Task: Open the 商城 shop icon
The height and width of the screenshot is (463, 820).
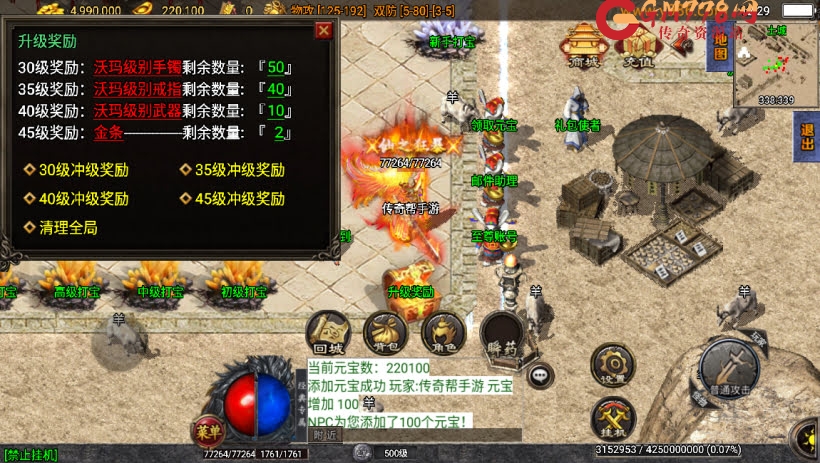Action: (x=582, y=44)
